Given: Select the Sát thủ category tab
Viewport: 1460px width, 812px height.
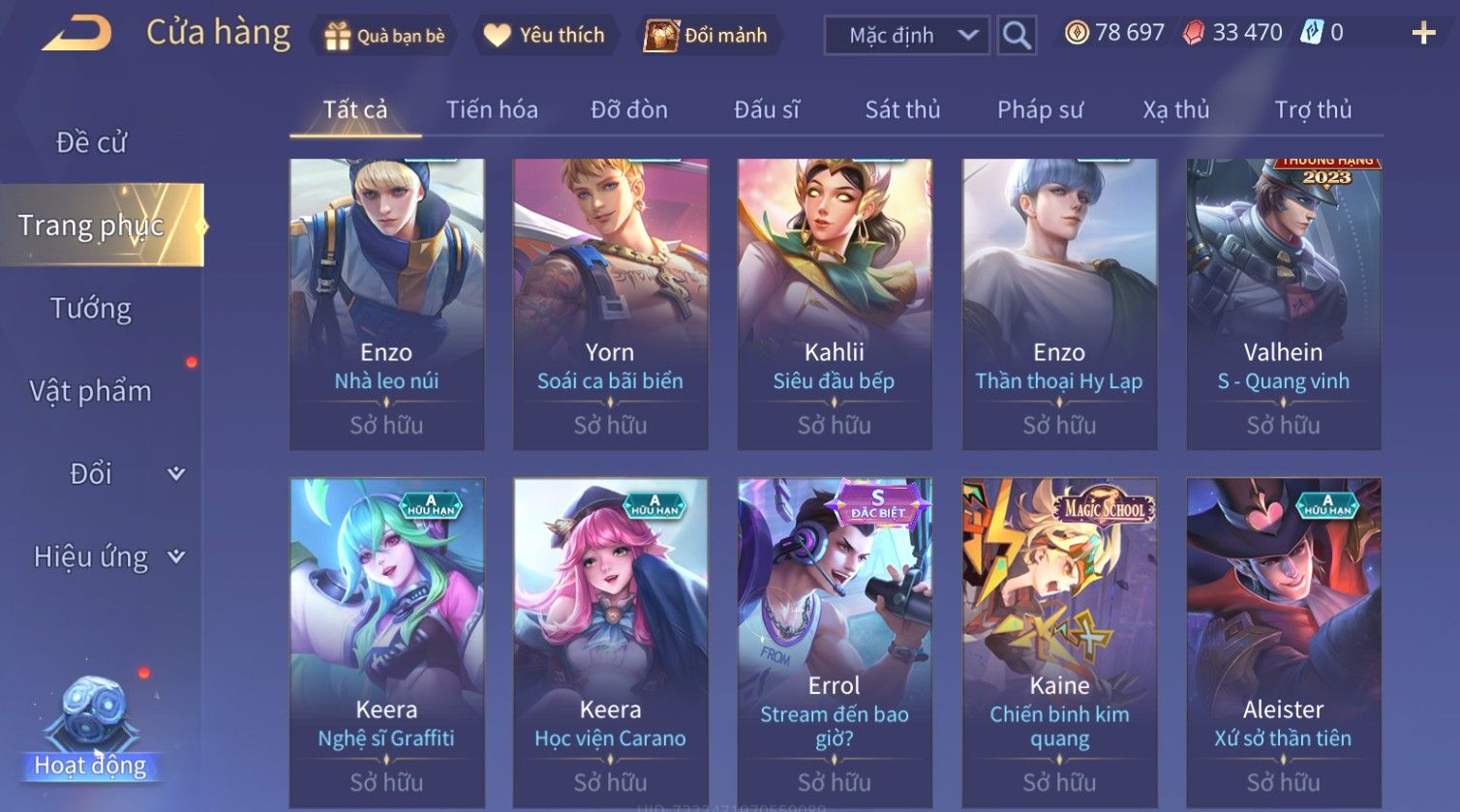Looking at the screenshot, I should 902,109.
